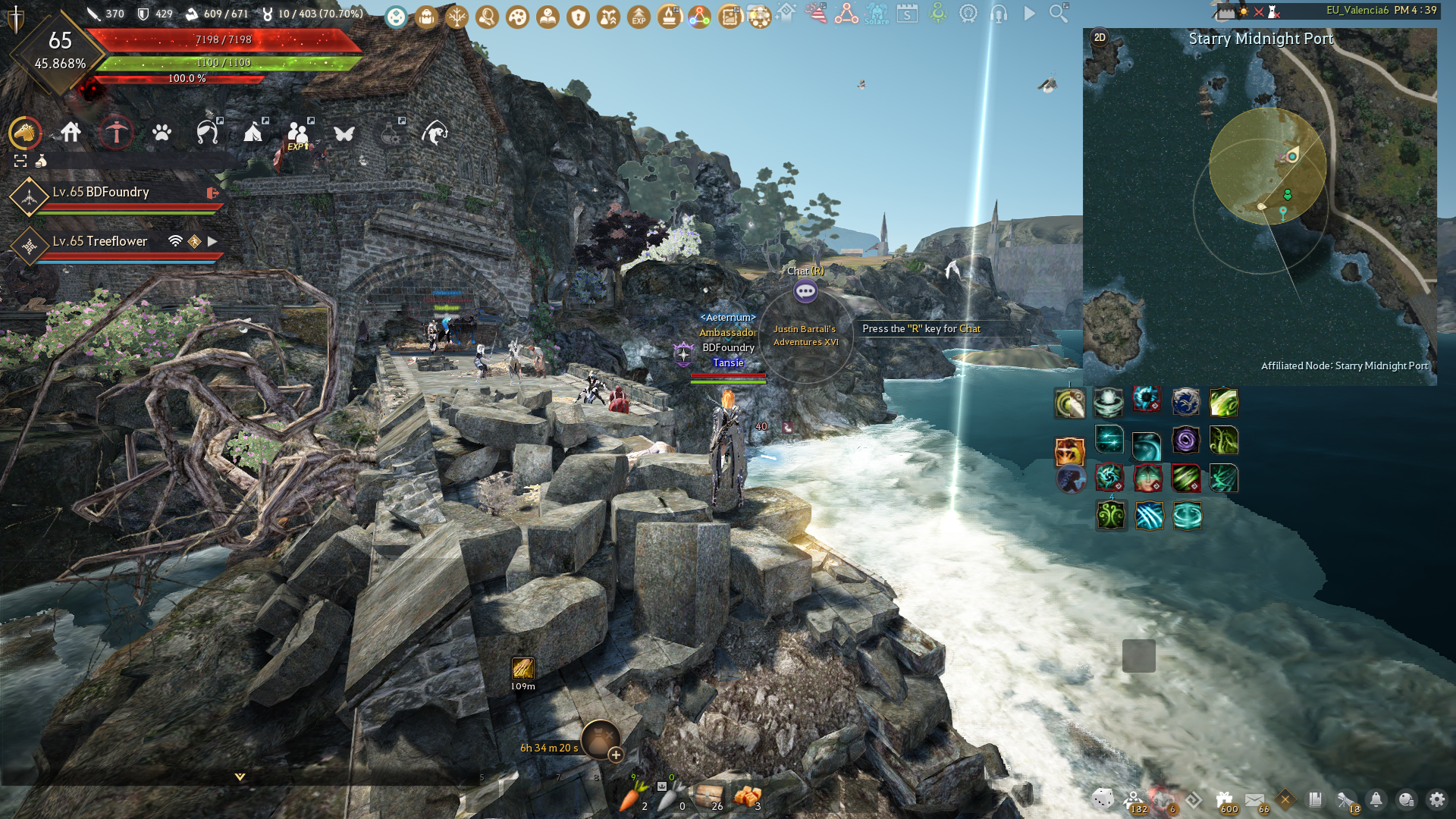Open the mail envelope with 66 messages
Screen dimensions: 1456x819
pyautogui.click(x=1254, y=799)
